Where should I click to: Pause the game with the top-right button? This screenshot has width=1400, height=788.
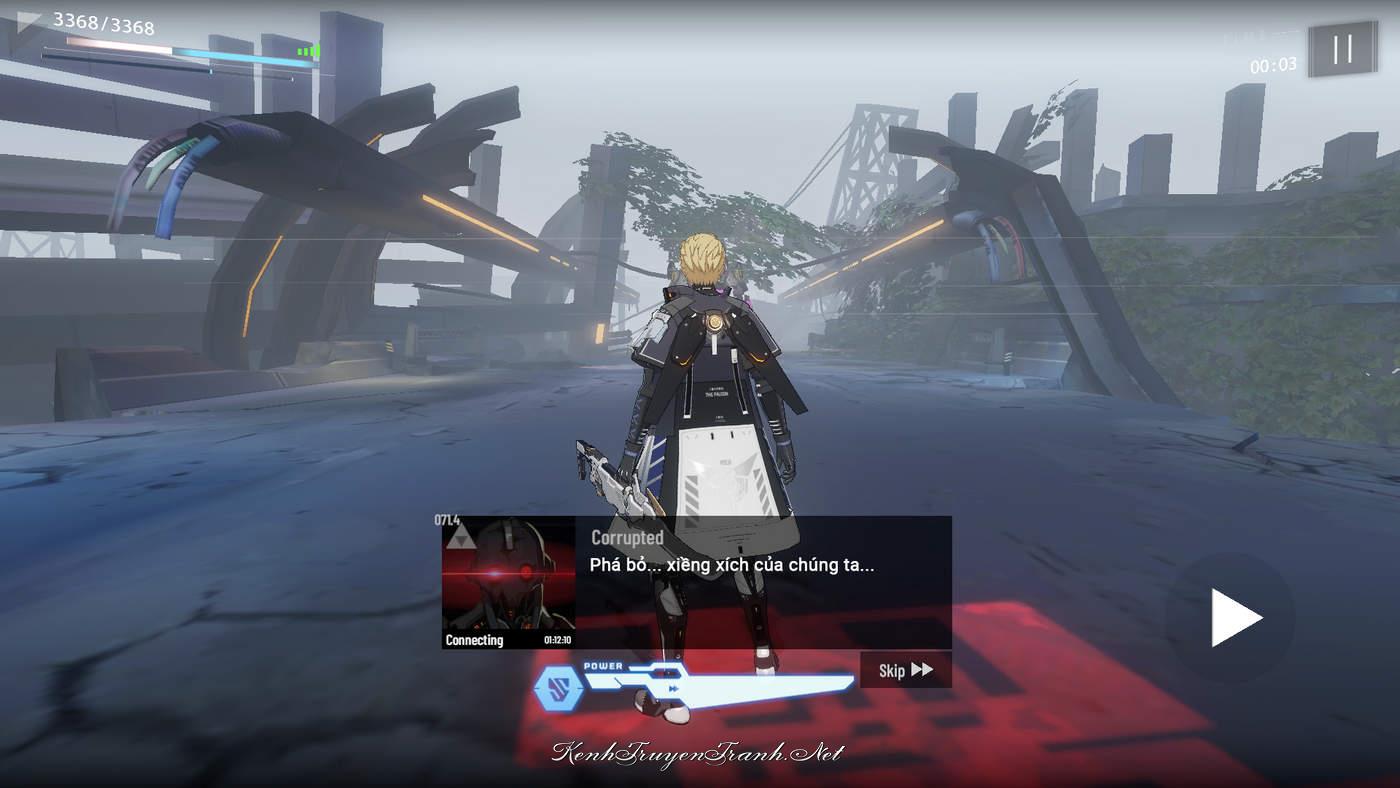[1342, 49]
